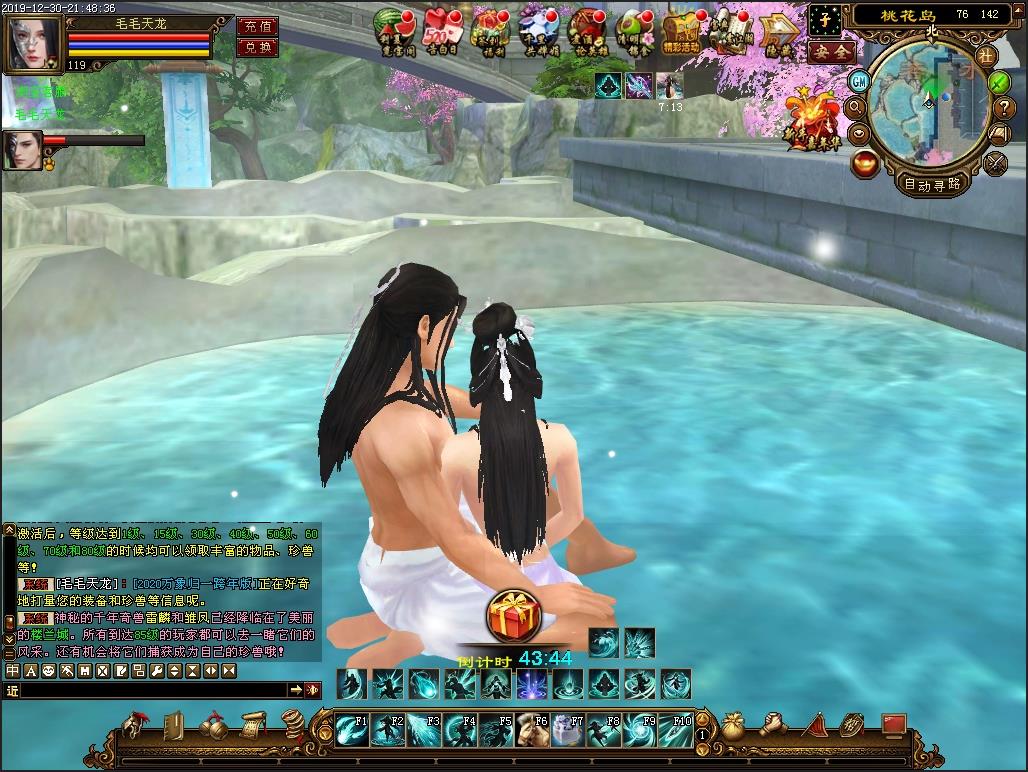Claim the red gift box countdown reward
Image resolution: width=1028 pixels, height=772 pixels.
(514, 616)
